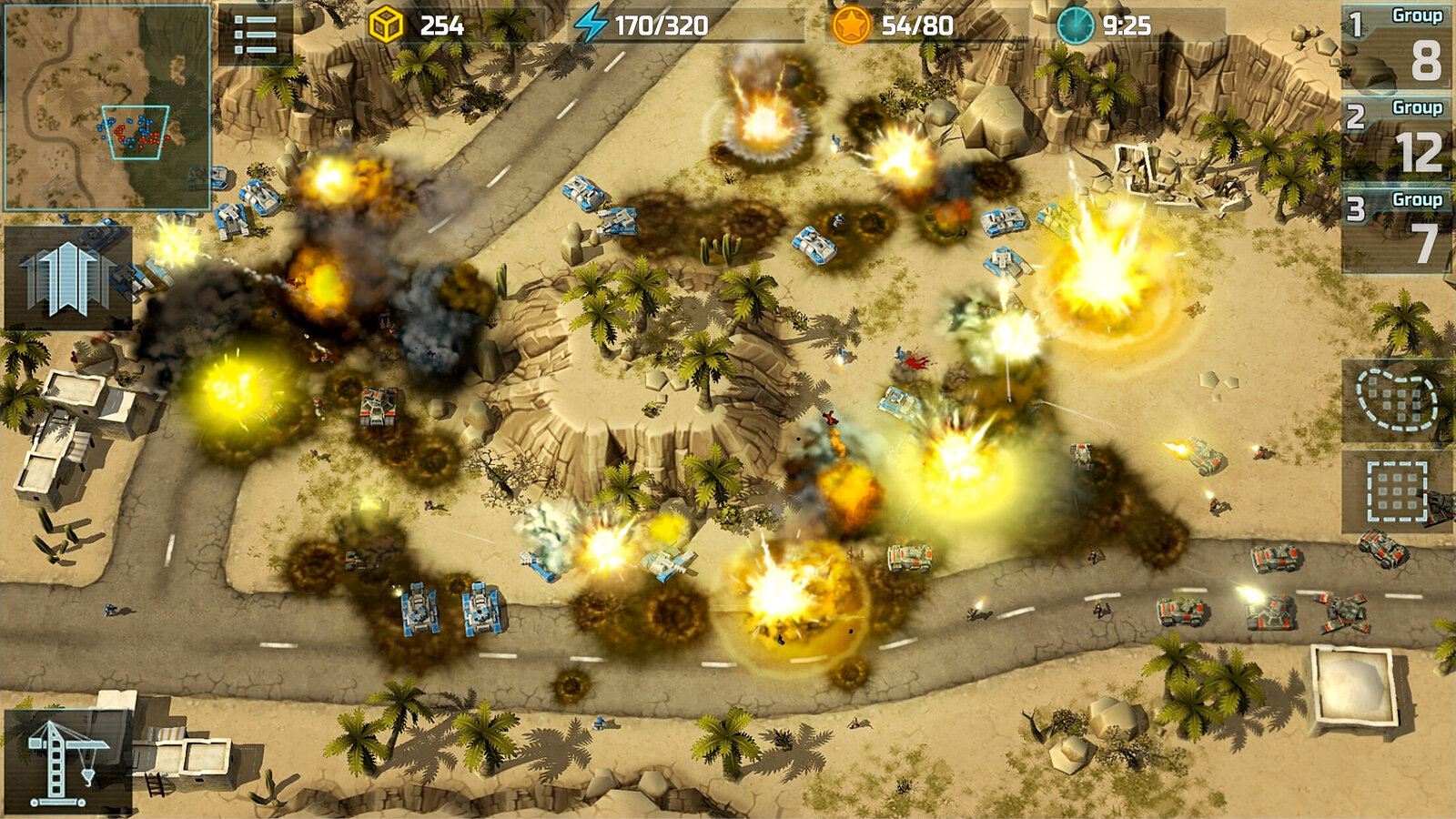Viewport: 1456px width, 819px height.
Task: Activate the freeform lasso selection tool
Action: pyautogui.click(x=1396, y=399)
